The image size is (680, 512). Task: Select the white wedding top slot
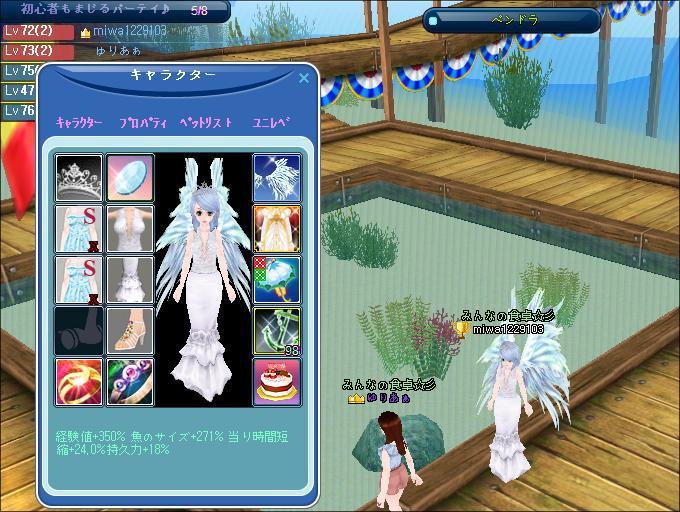pyautogui.click(x=130, y=228)
